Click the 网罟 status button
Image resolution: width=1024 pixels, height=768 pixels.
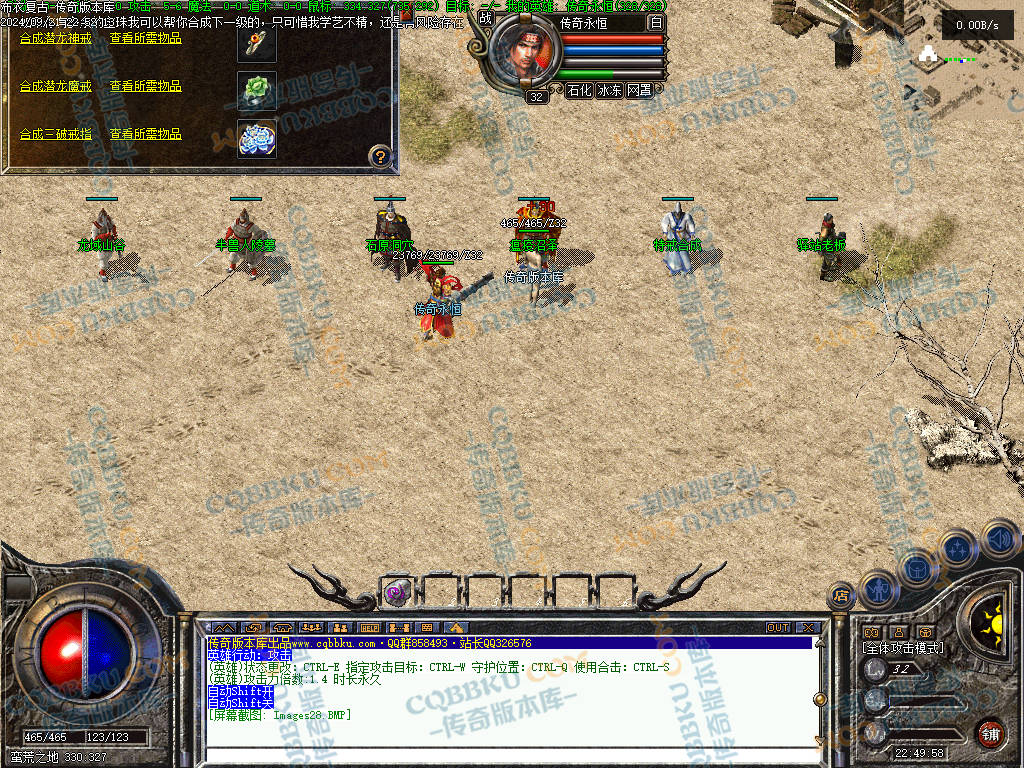tap(639, 90)
